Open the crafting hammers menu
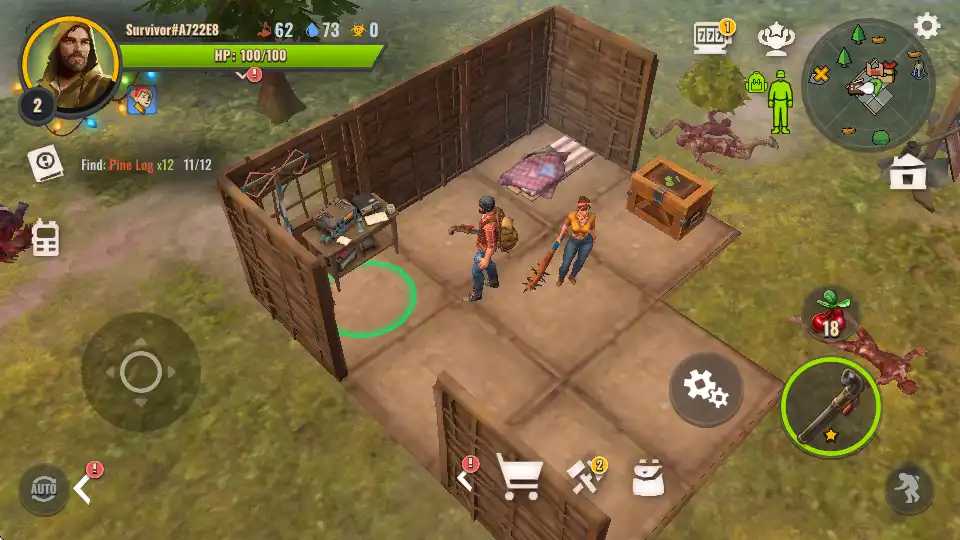The height and width of the screenshot is (540, 960). click(585, 477)
